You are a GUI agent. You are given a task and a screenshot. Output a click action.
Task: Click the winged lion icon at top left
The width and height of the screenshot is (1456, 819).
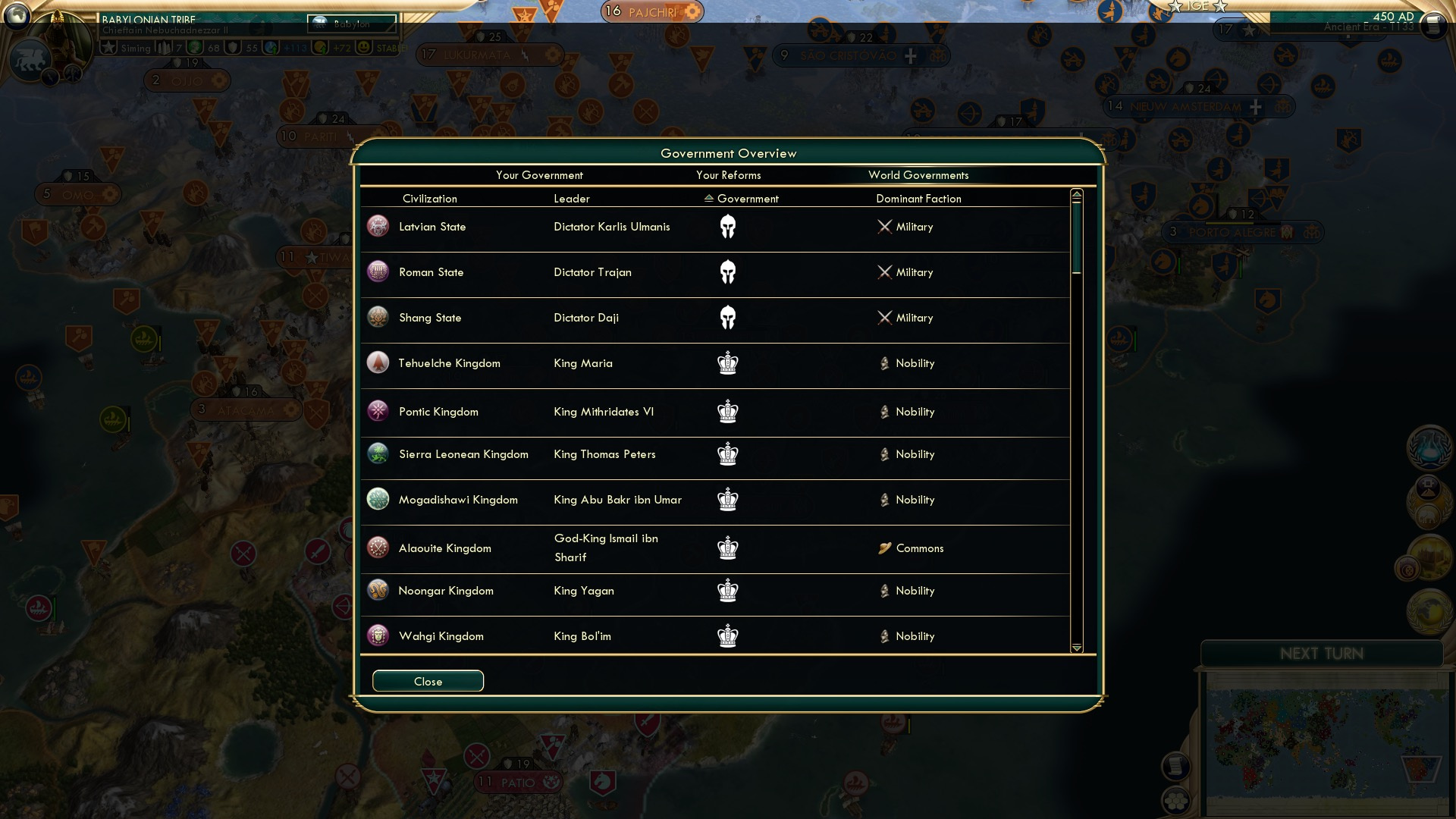pos(29,59)
